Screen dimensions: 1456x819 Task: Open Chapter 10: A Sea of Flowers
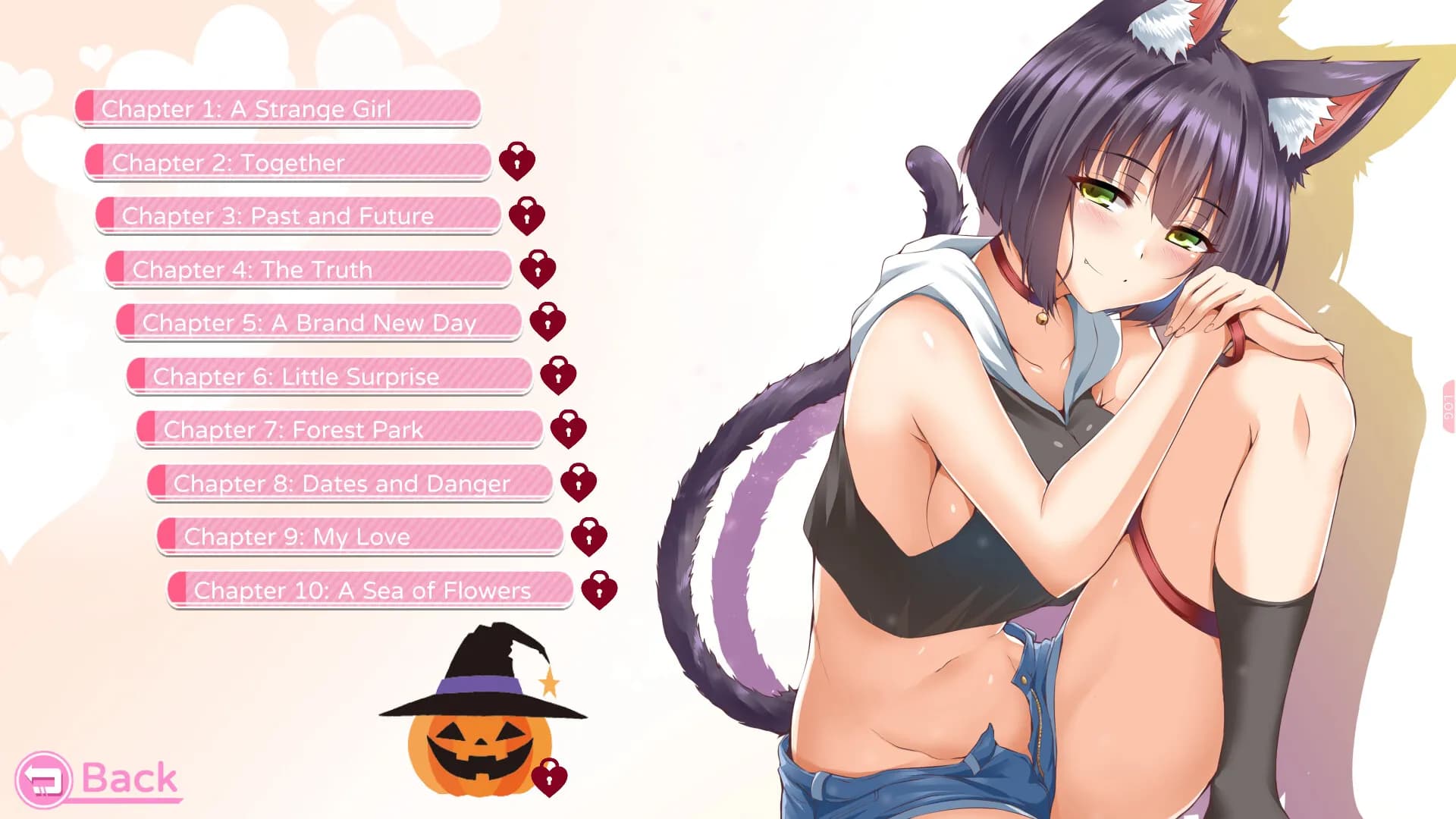[x=372, y=590]
